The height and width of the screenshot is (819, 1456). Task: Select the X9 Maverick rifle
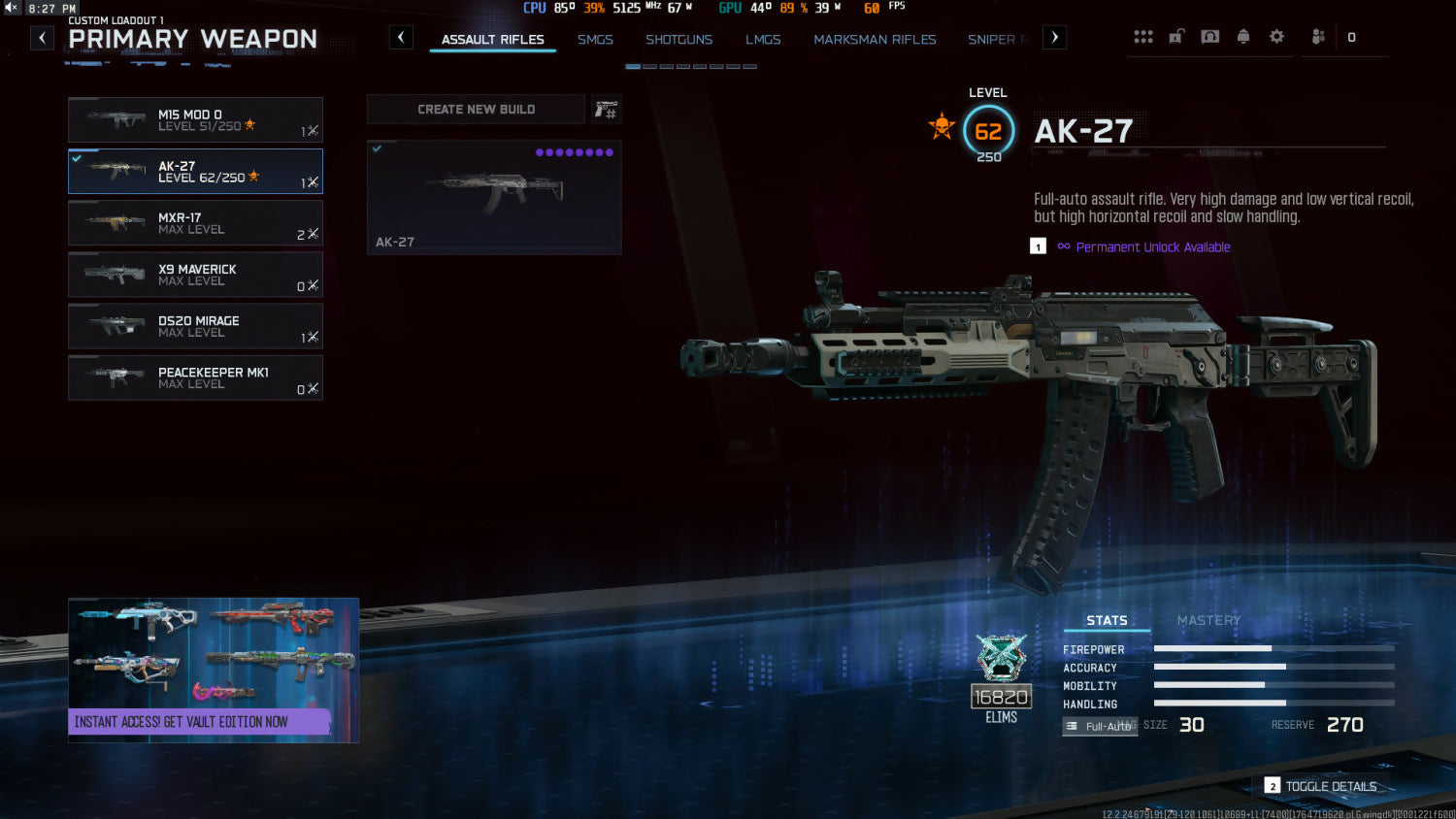coord(195,275)
